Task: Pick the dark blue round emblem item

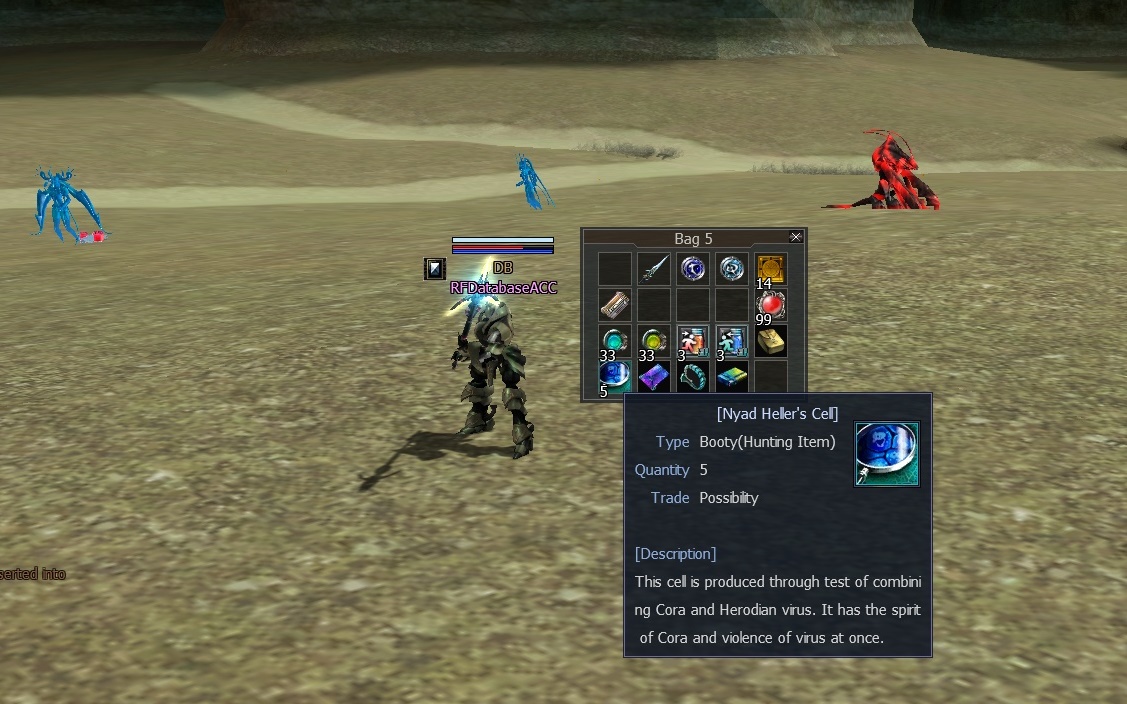Action: 693,268
